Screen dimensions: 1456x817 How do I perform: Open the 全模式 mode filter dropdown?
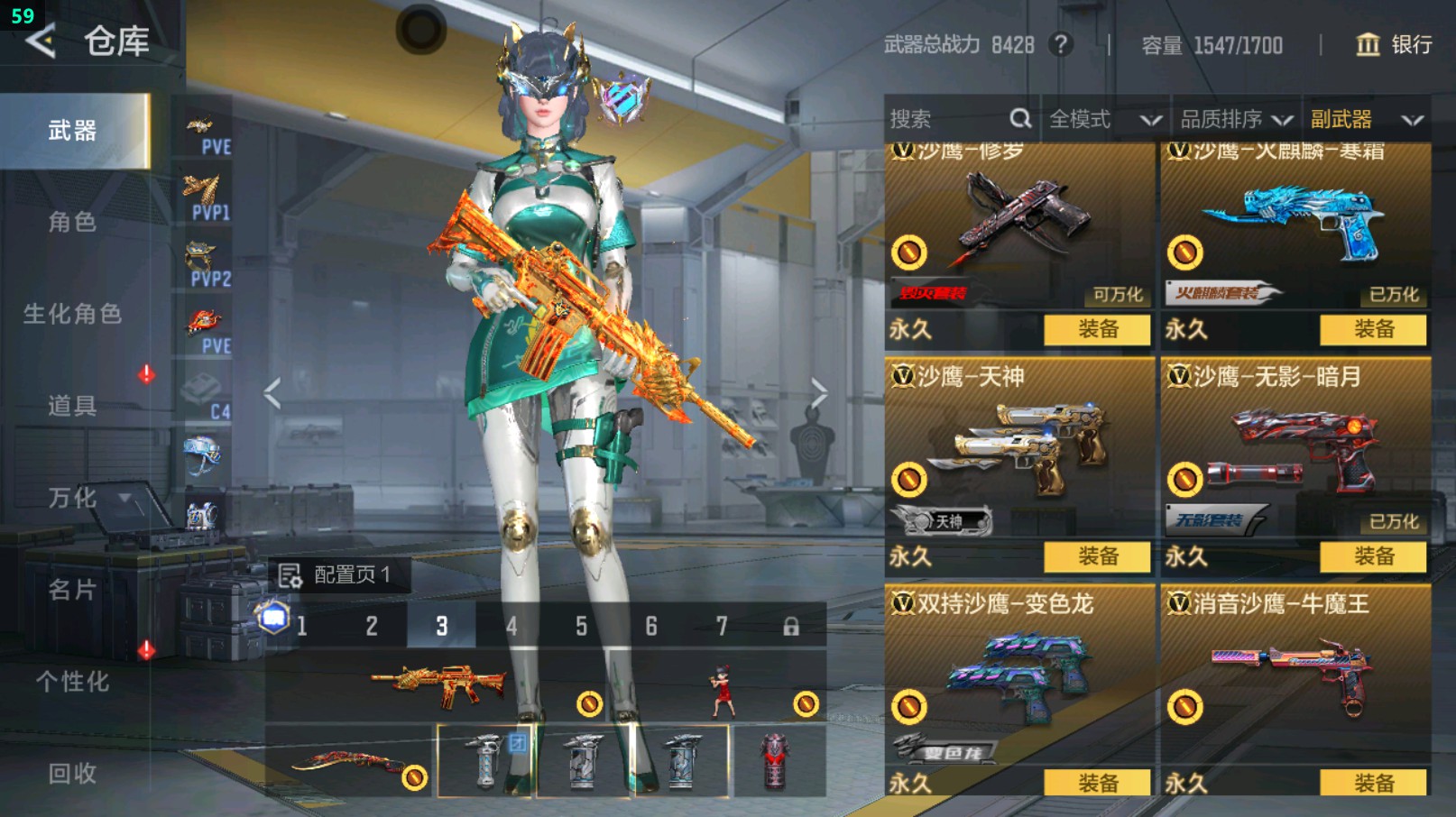[1104, 119]
